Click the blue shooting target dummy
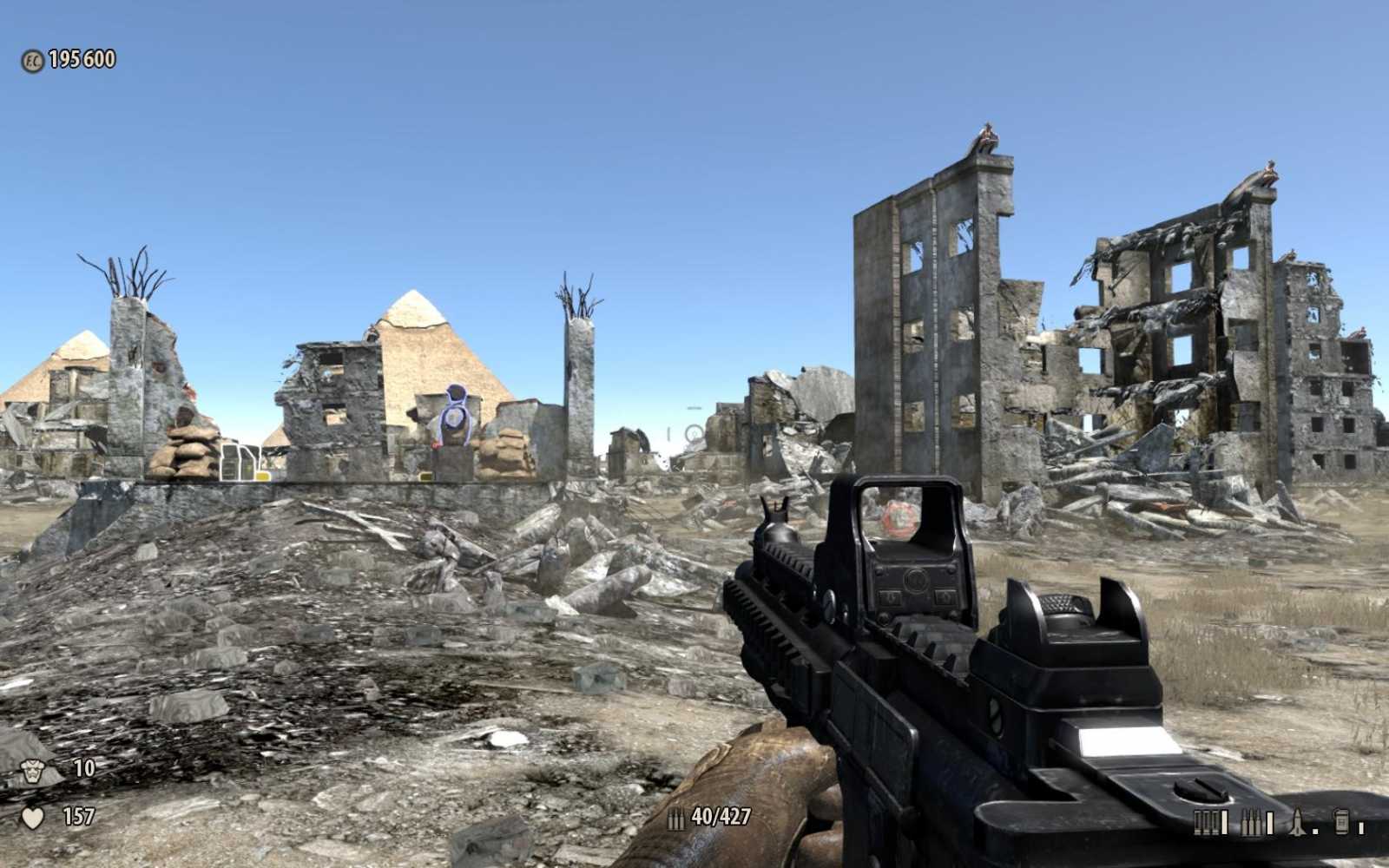The height and width of the screenshot is (868, 1389). pyautogui.click(x=453, y=417)
